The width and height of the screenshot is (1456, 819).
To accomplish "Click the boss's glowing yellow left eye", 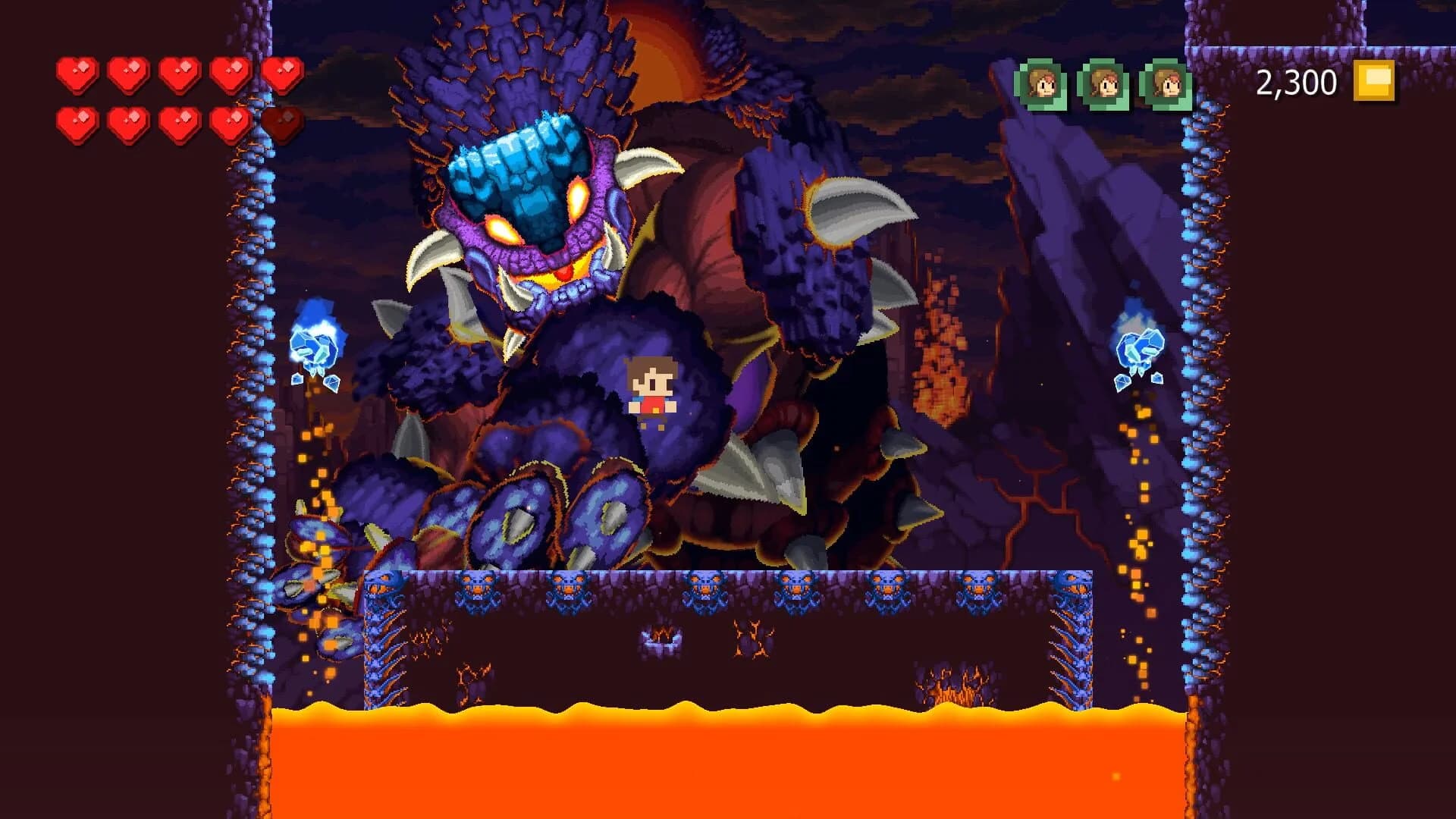I will 500,227.
